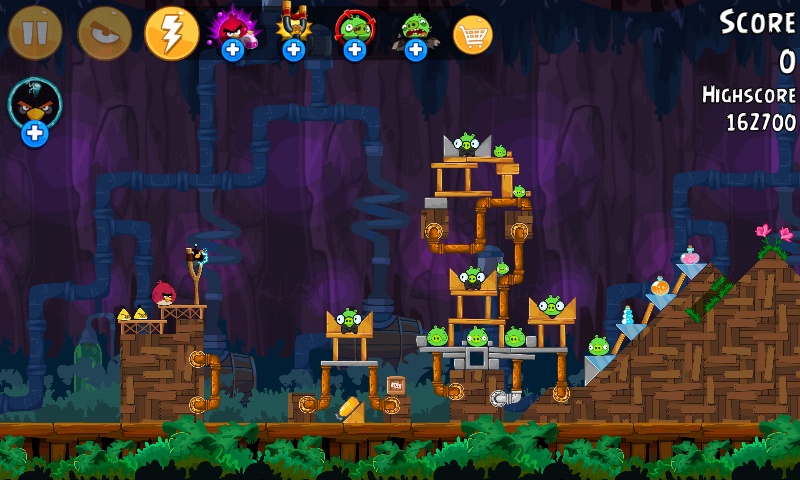Choose the King Sling slingshot power-up
This screenshot has height=480, width=800.
(x=293, y=31)
